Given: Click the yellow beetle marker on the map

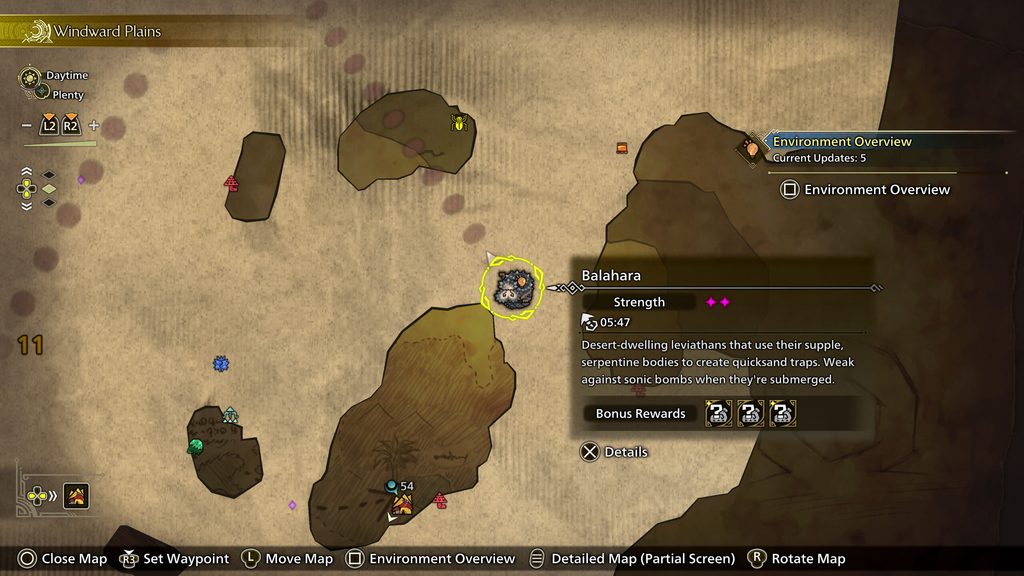Looking at the screenshot, I should pos(459,123).
